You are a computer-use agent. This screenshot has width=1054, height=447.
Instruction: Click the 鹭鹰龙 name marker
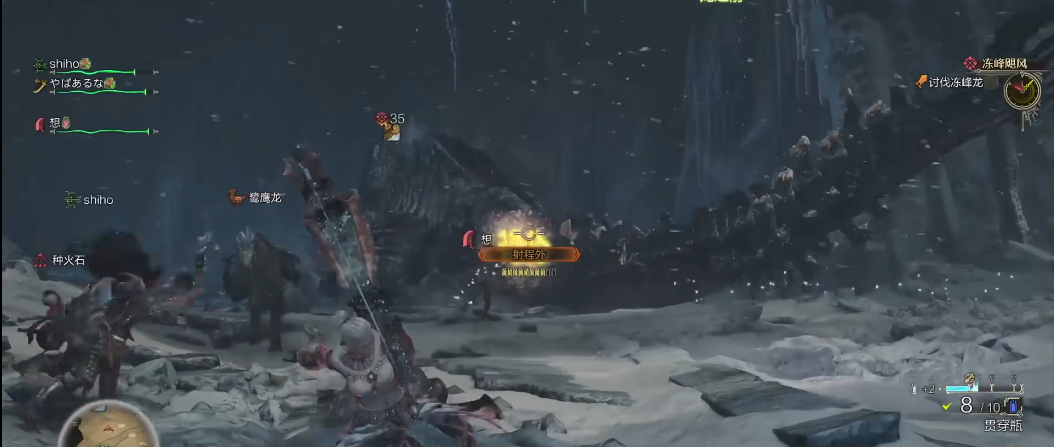264,198
